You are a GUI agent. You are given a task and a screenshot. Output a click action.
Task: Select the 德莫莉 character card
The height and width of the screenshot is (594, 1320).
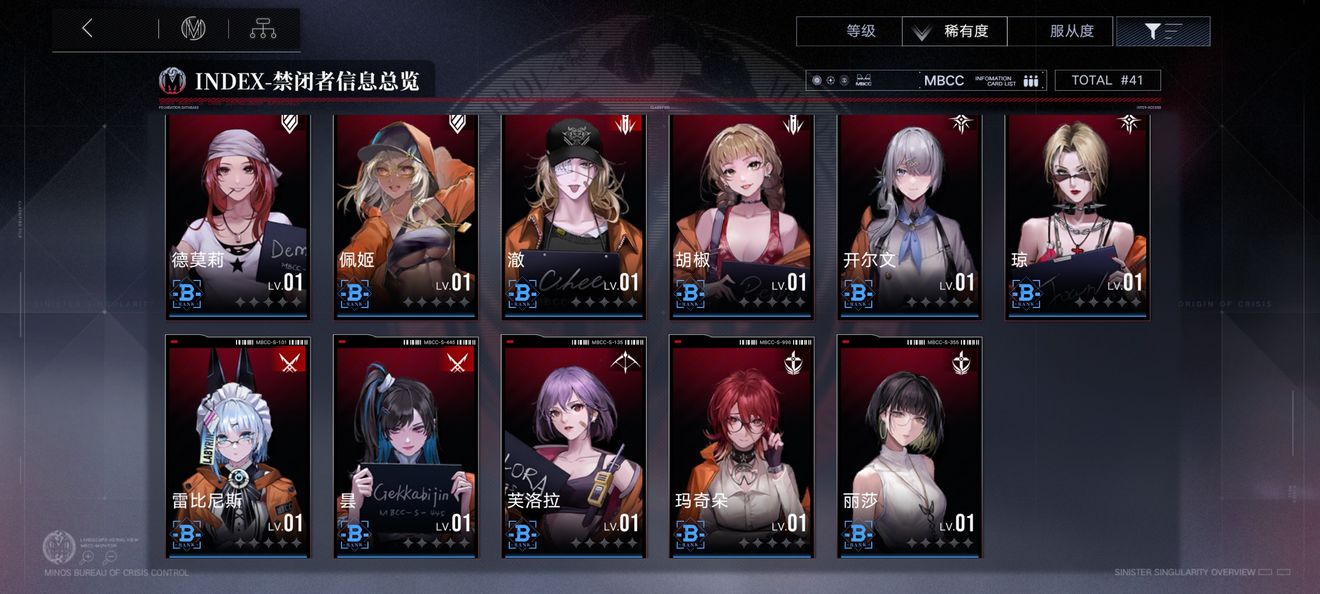pyautogui.click(x=238, y=216)
